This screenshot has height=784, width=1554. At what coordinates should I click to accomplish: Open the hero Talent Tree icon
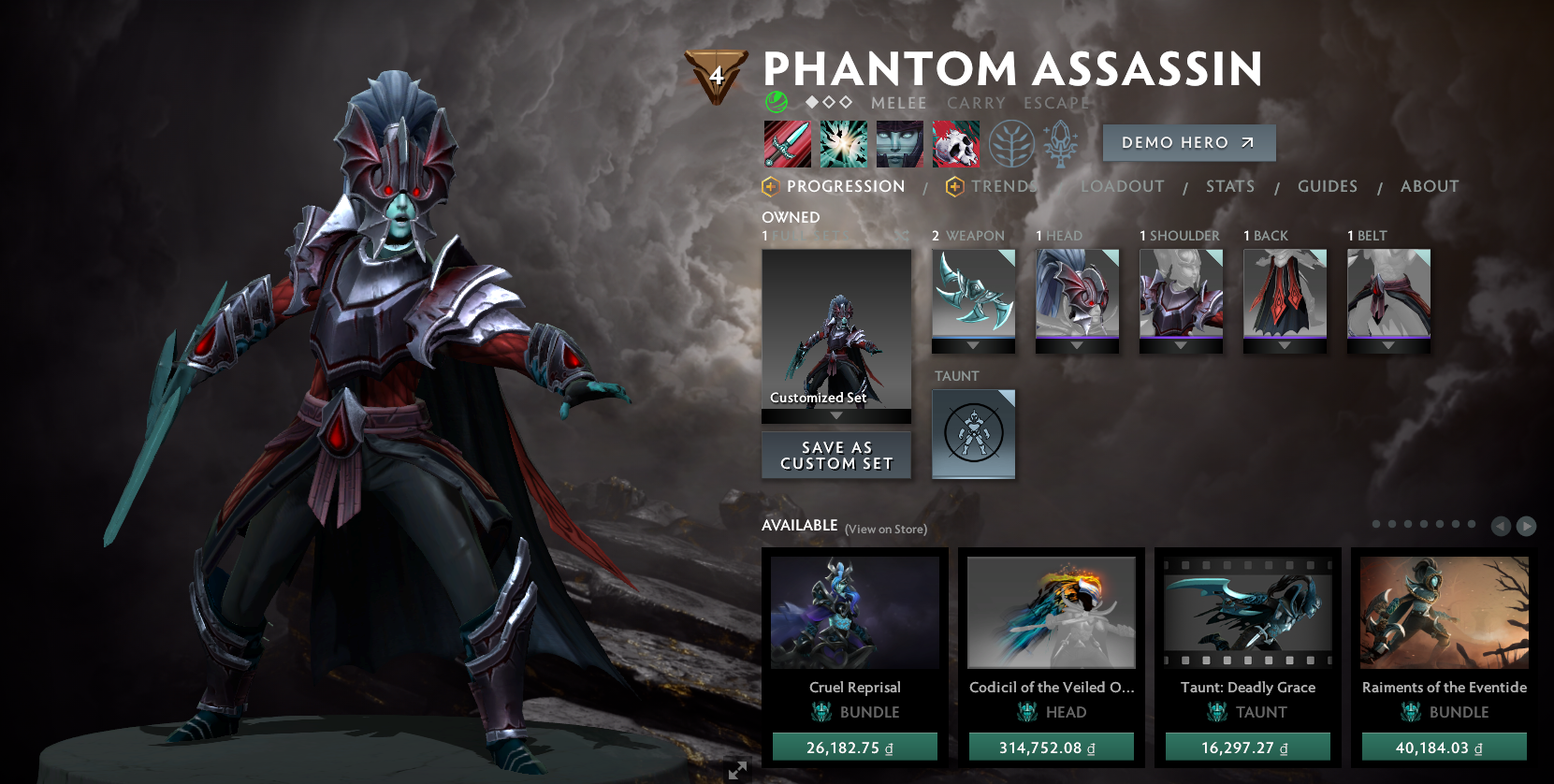pyautogui.click(x=1012, y=143)
